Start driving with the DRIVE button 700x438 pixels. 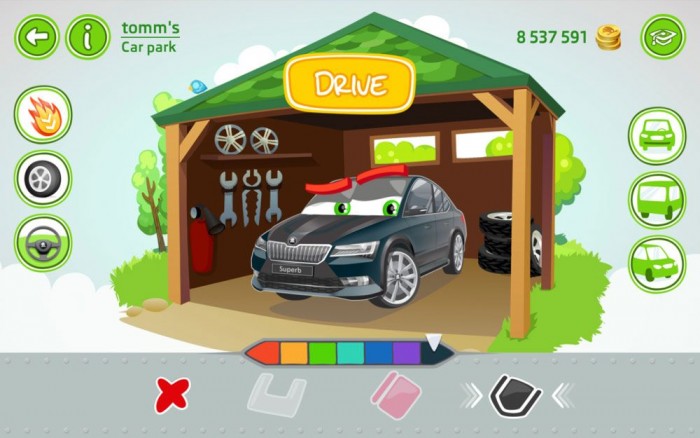pos(350,85)
